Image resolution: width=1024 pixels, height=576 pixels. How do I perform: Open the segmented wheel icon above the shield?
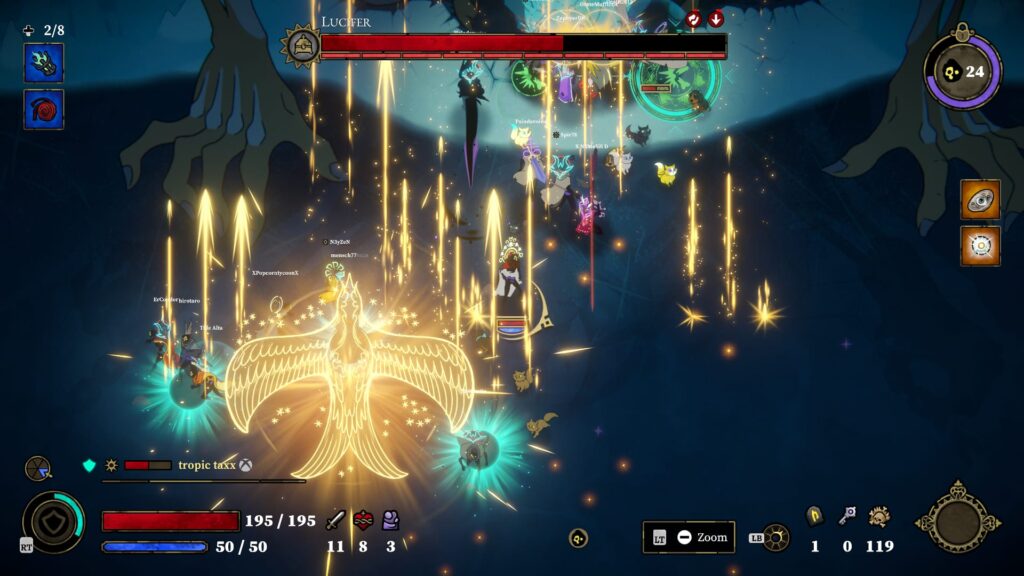(38, 468)
